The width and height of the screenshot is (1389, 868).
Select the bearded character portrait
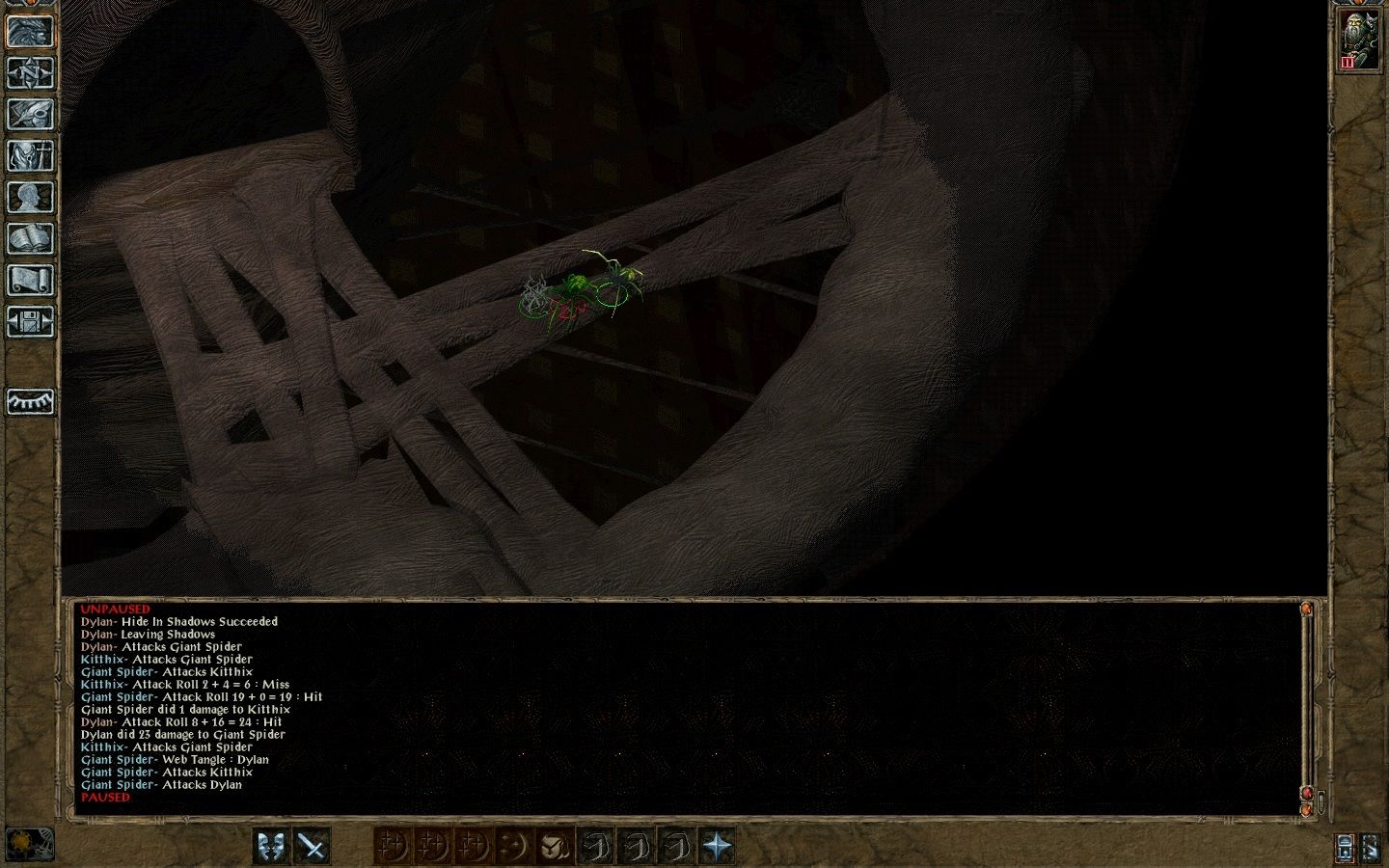(1358, 42)
